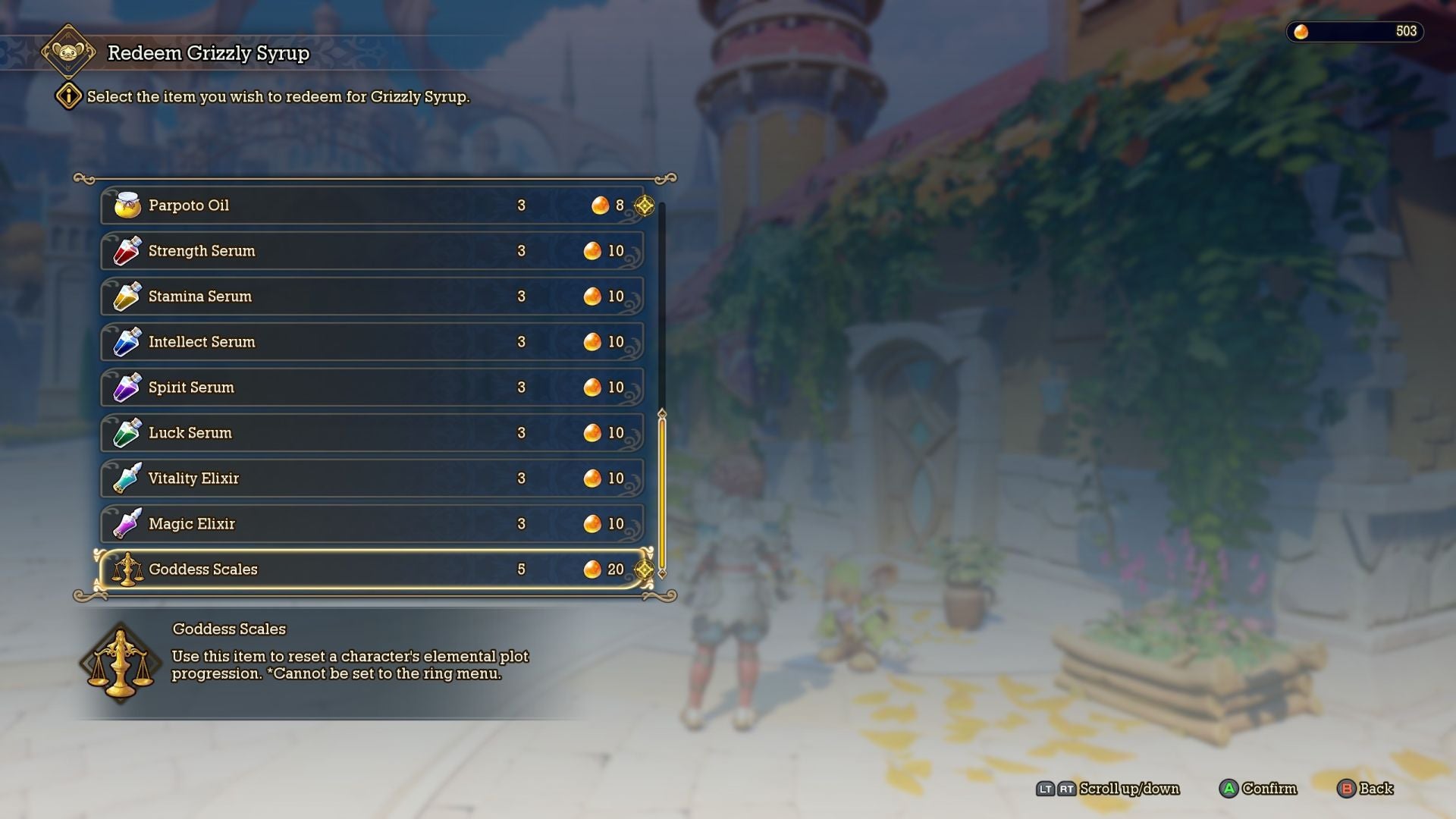Click the yellow Stamina Serum vial icon
The width and height of the screenshot is (1456, 819).
[x=127, y=296]
